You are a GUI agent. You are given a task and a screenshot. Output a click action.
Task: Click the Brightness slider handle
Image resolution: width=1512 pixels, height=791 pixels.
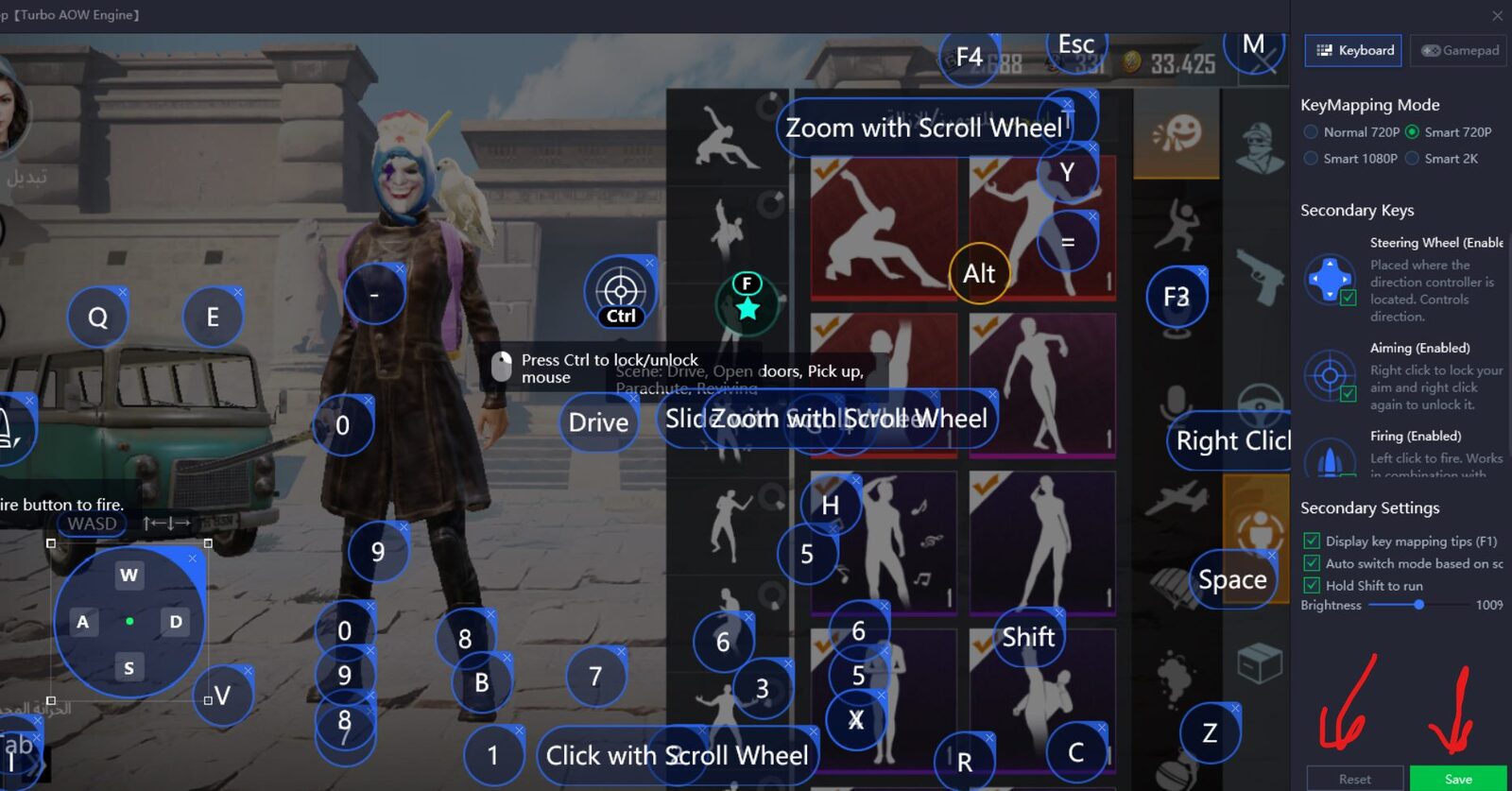(x=1418, y=605)
